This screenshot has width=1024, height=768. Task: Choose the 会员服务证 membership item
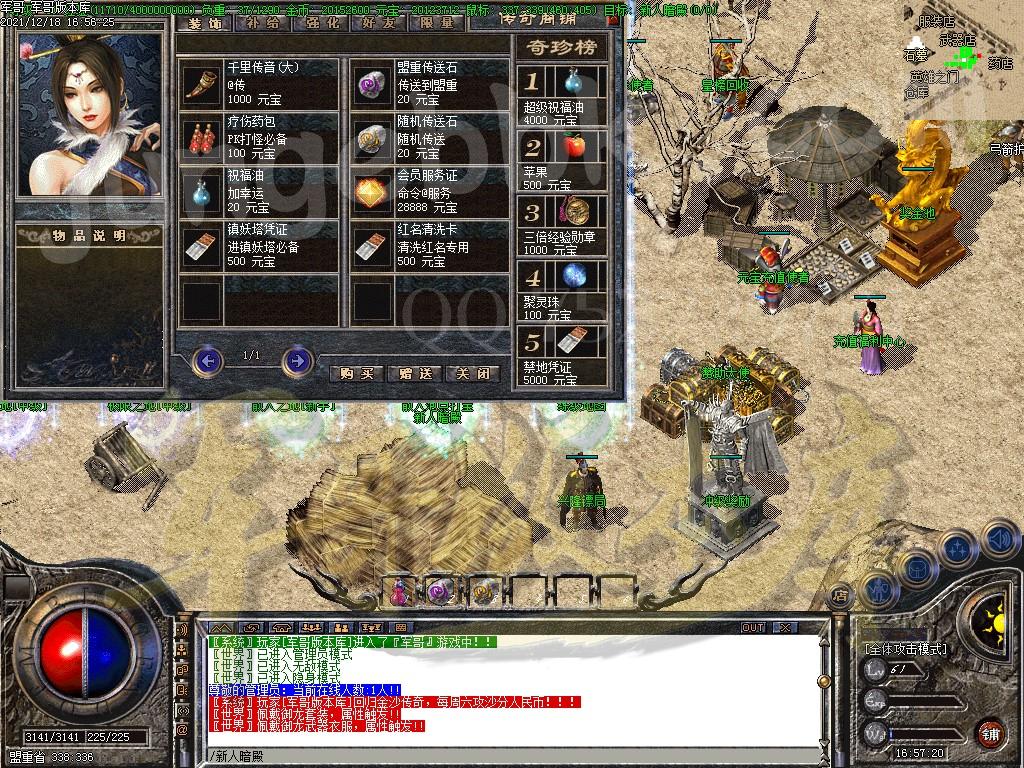click(x=374, y=190)
